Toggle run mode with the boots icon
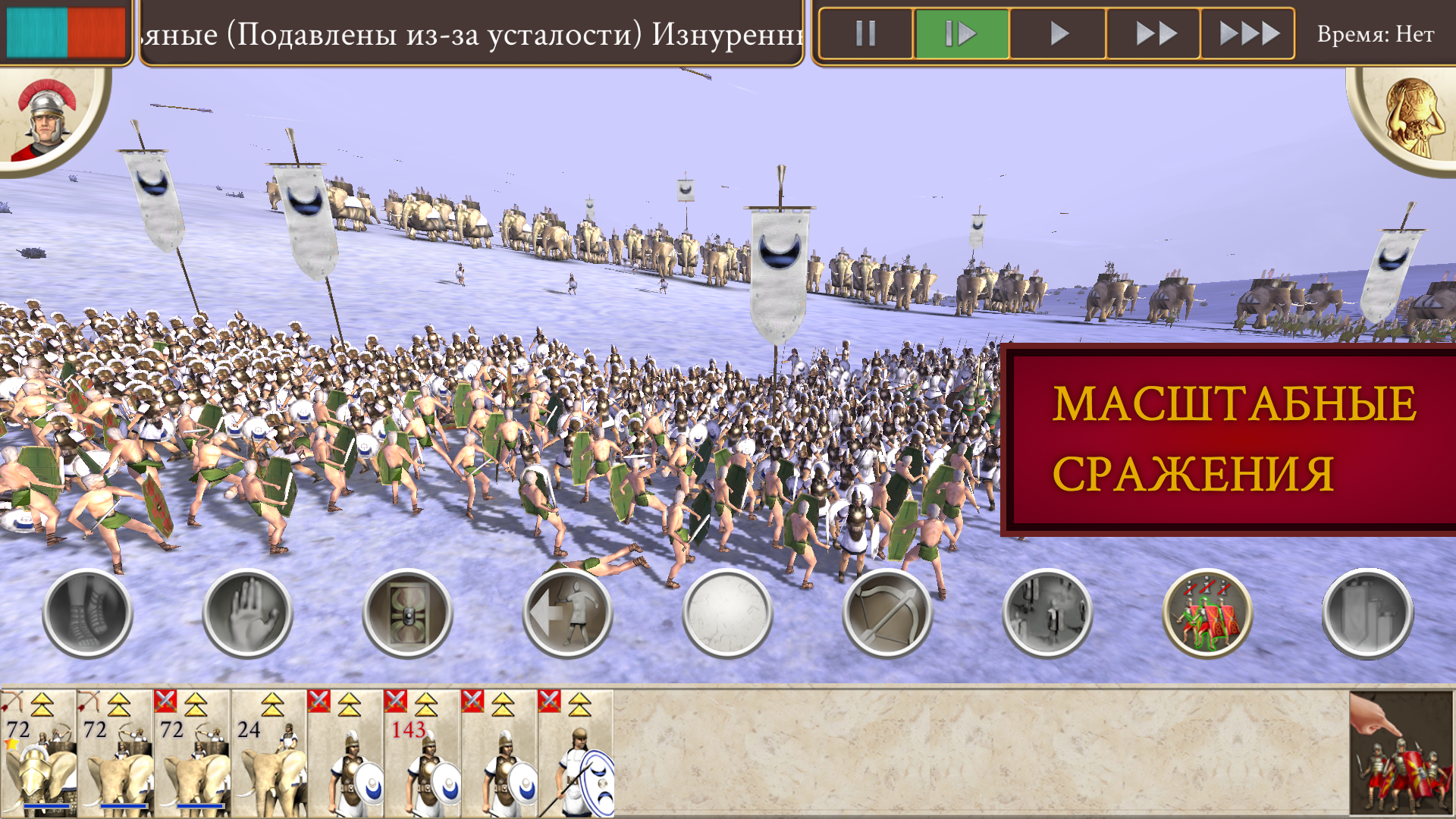The width and height of the screenshot is (1456, 819). tap(87, 614)
